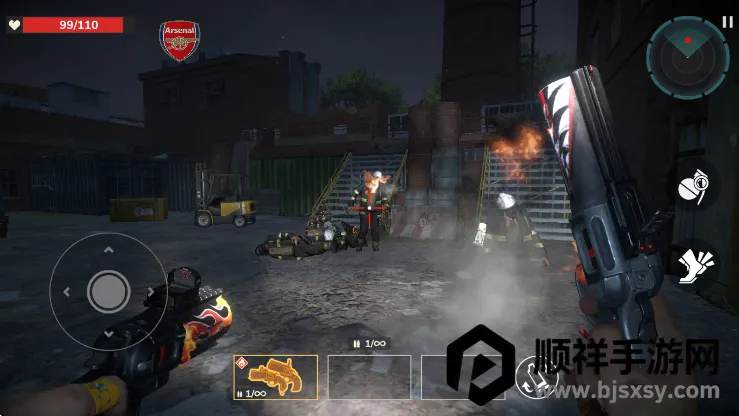
Task: Select the golden dual pistols weapon slot
Action: pos(275,377)
